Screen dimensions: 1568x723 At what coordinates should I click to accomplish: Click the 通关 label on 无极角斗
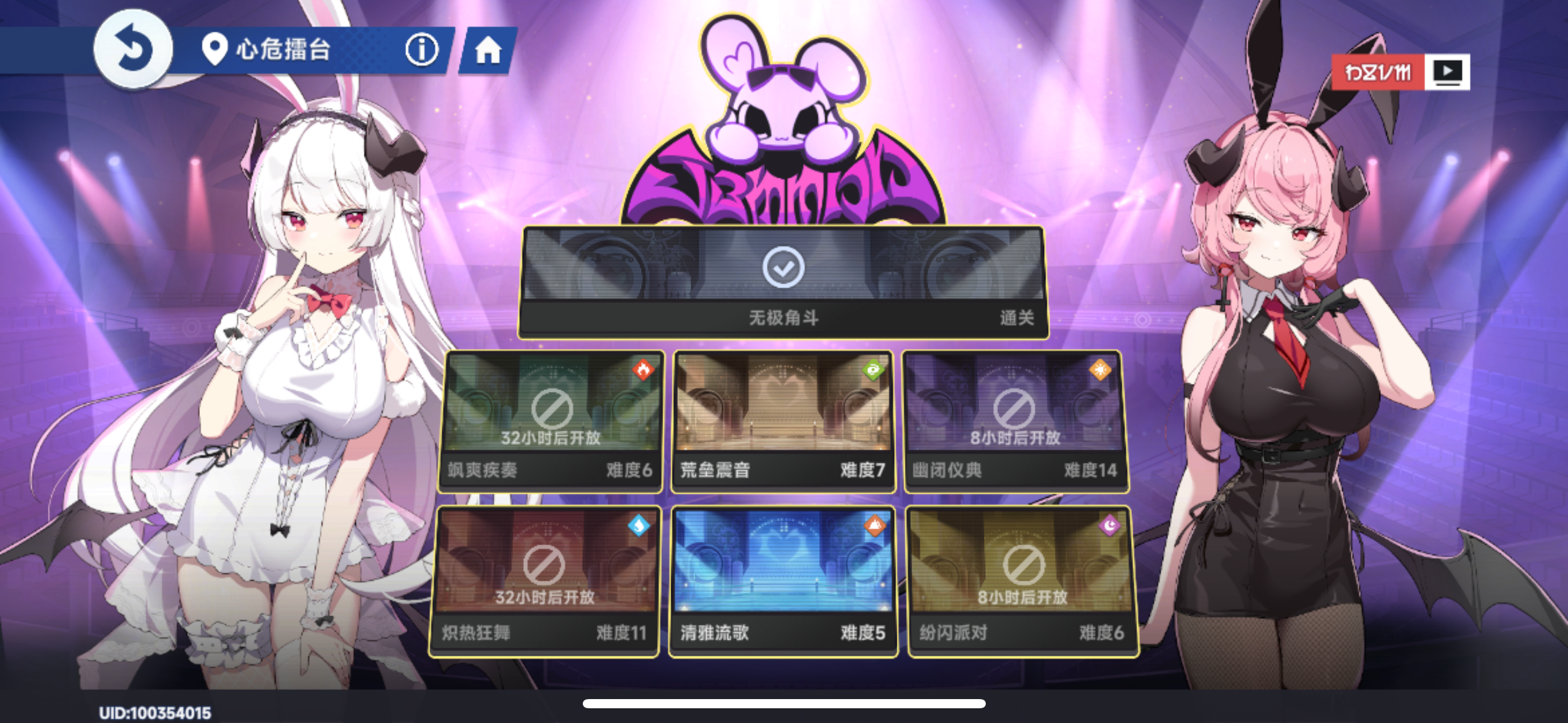click(x=1018, y=319)
